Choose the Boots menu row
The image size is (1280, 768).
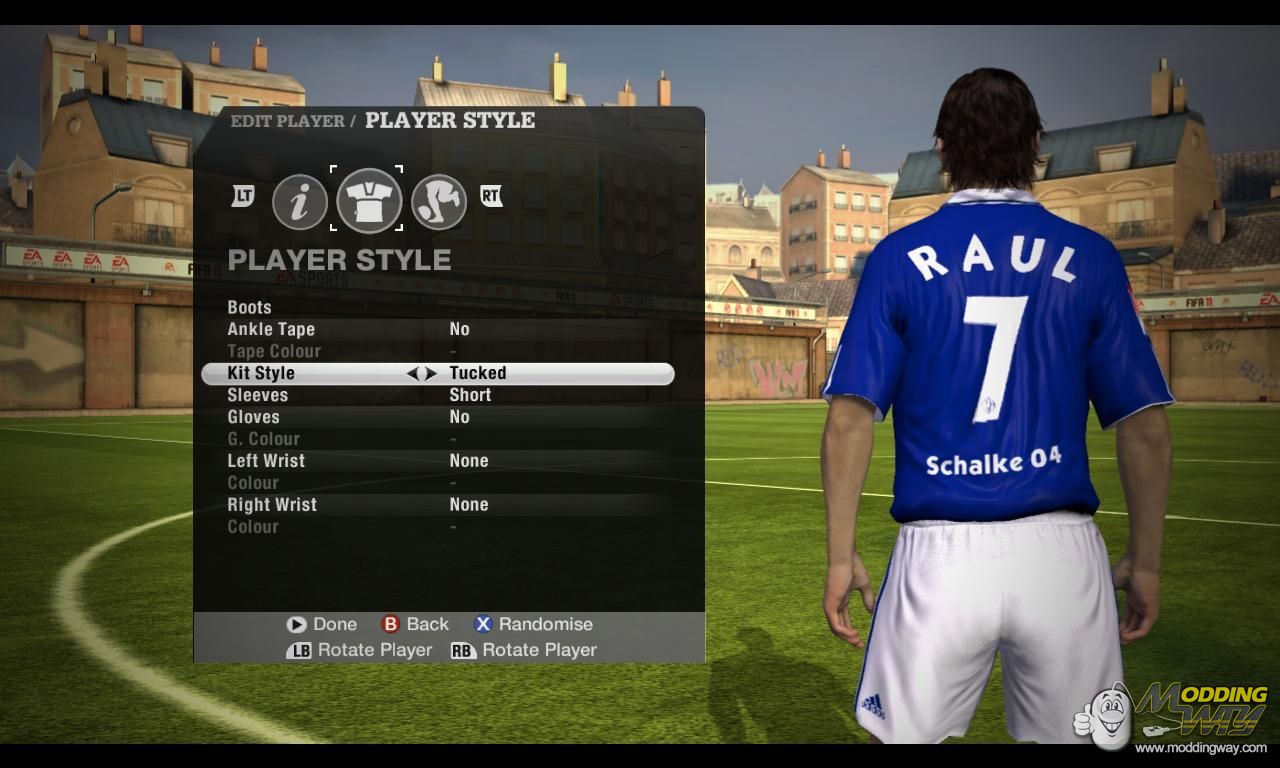click(250, 307)
